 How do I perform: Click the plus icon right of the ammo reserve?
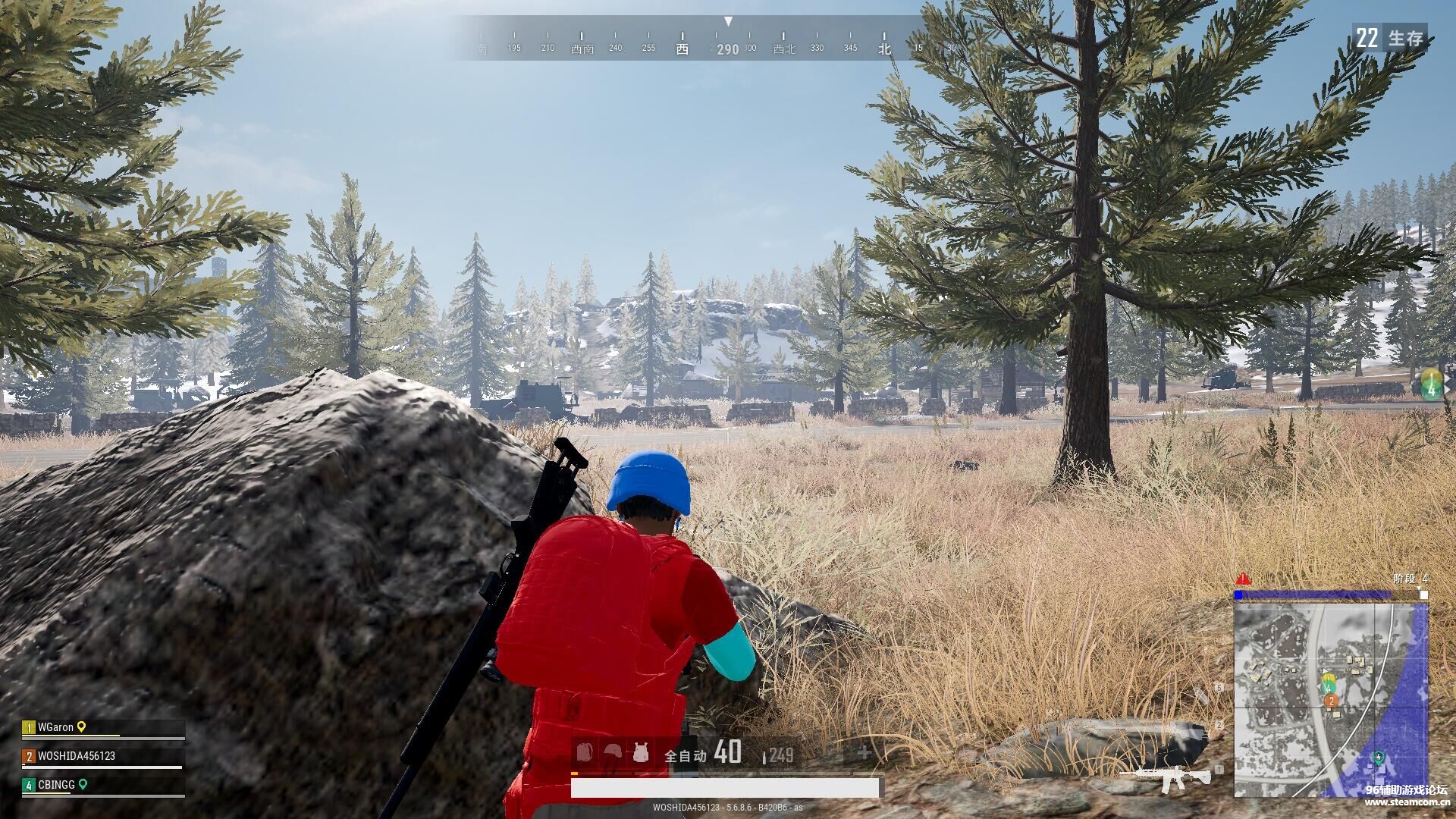[864, 752]
